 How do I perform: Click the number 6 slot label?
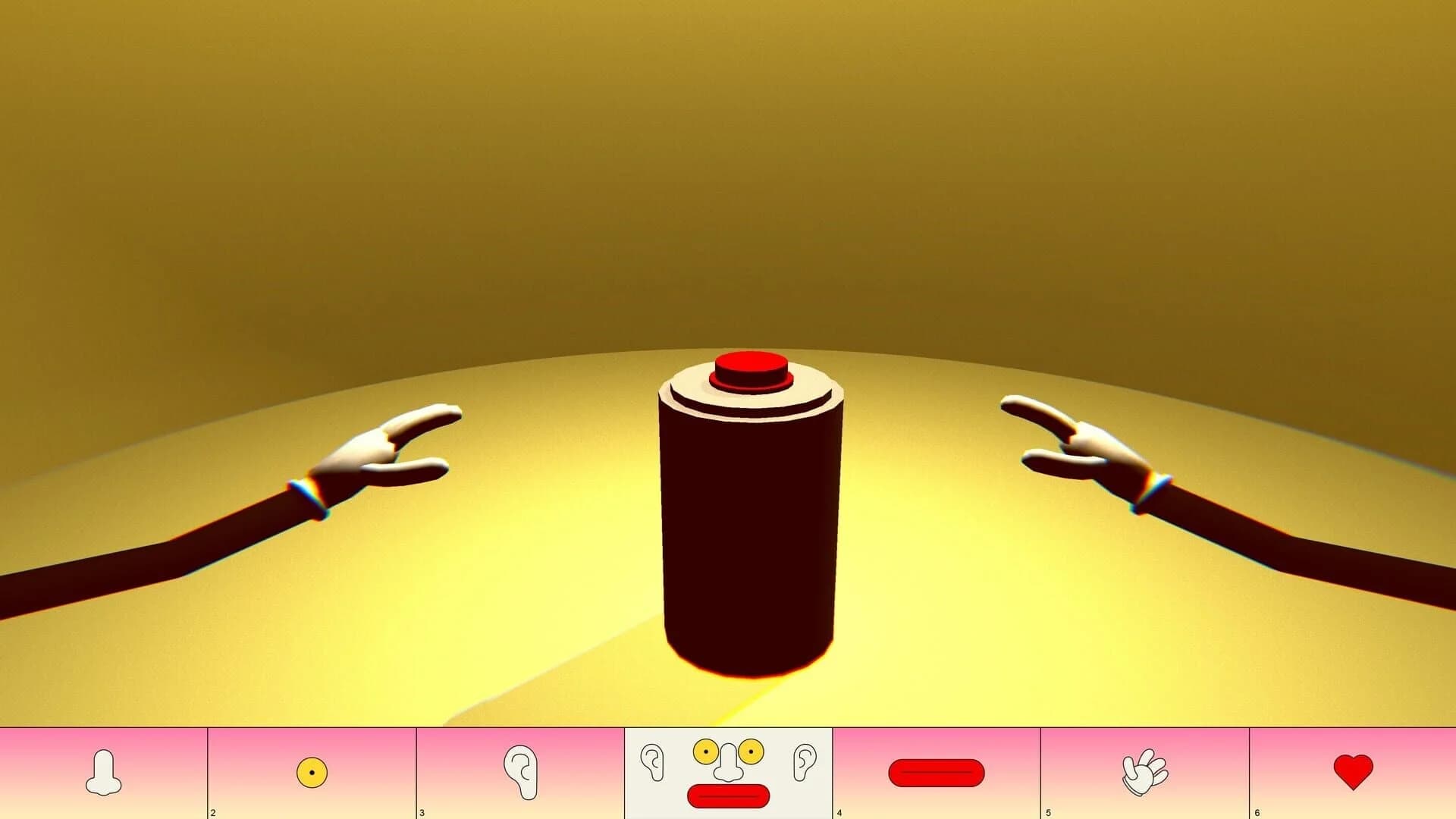(x=1256, y=811)
